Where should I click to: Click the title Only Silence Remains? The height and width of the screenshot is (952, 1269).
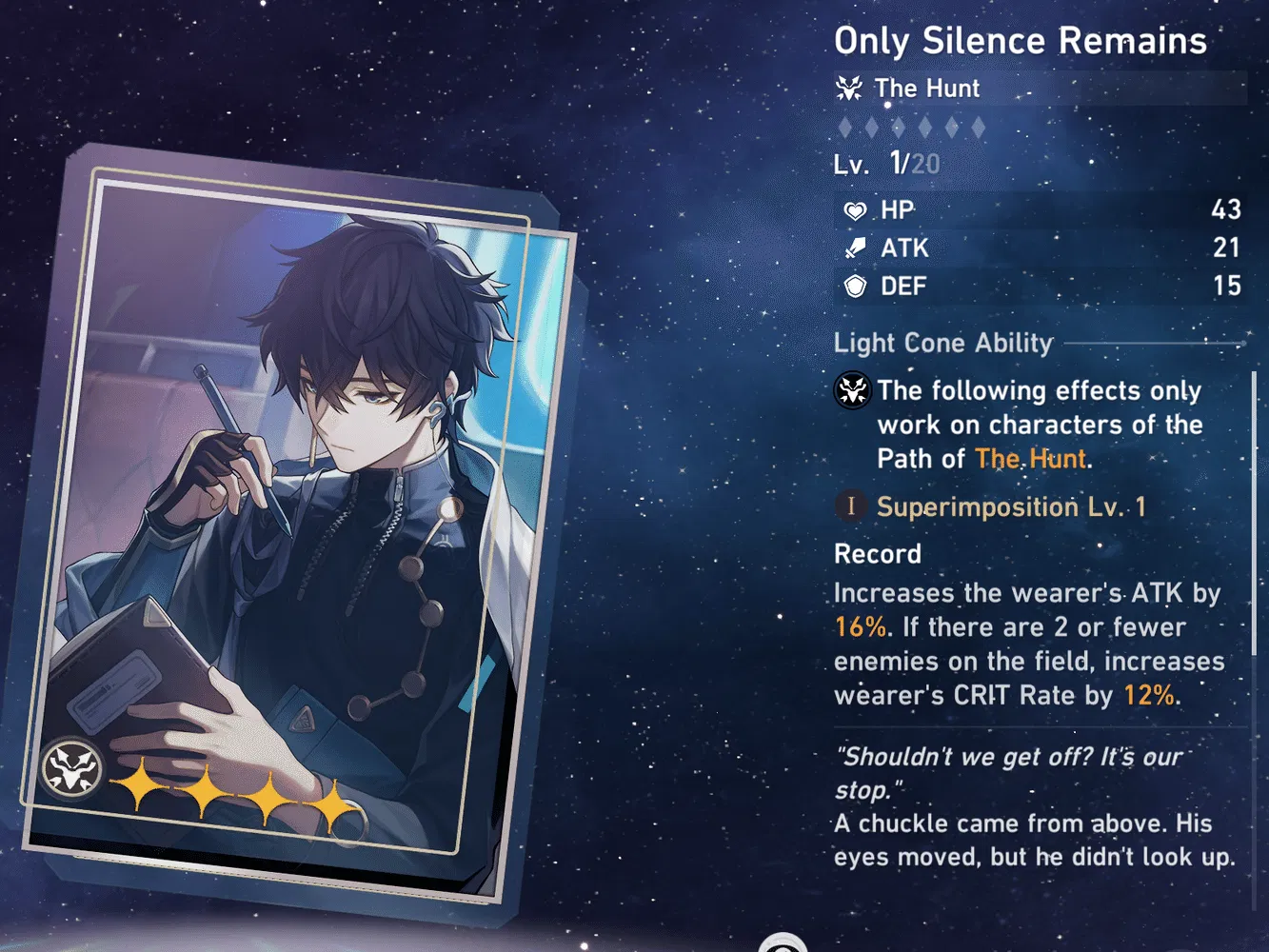tap(1020, 40)
